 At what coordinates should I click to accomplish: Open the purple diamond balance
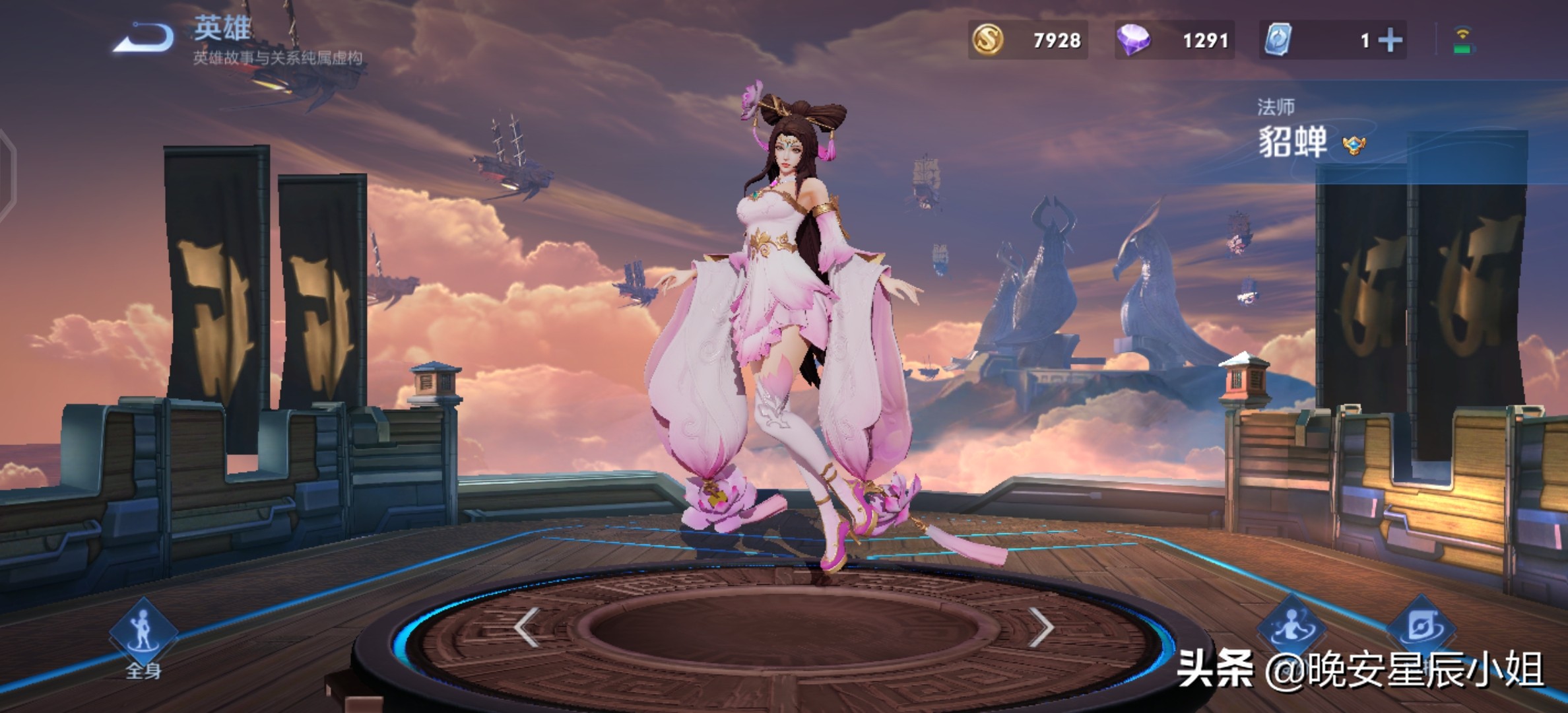pos(1173,40)
